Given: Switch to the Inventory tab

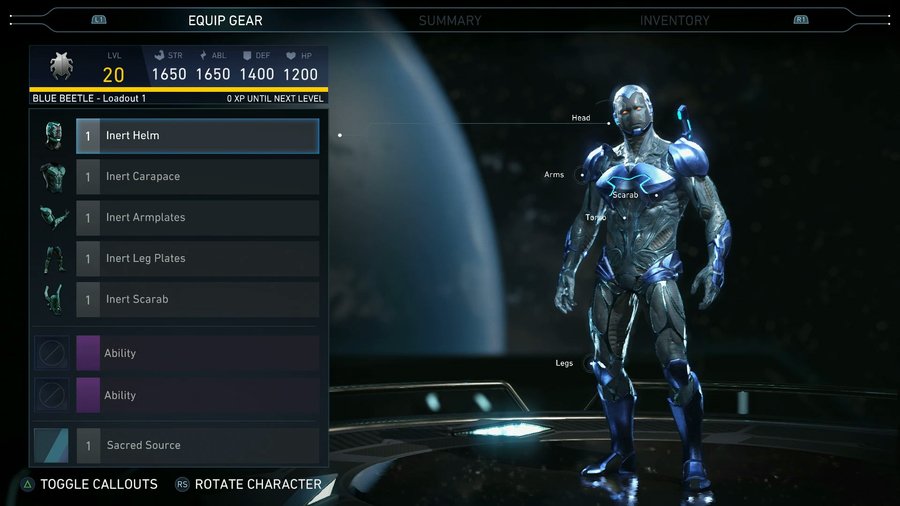Looking at the screenshot, I should point(675,20).
